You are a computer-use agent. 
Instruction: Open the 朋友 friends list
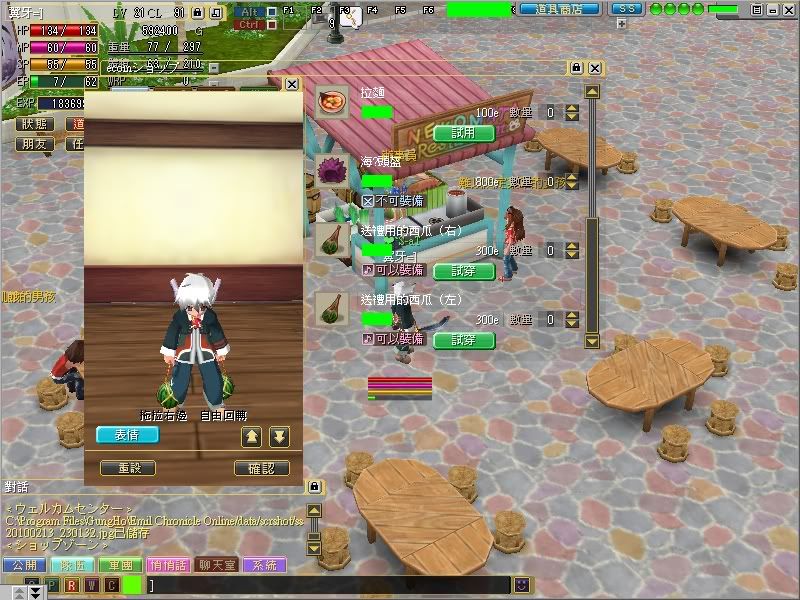pos(35,144)
